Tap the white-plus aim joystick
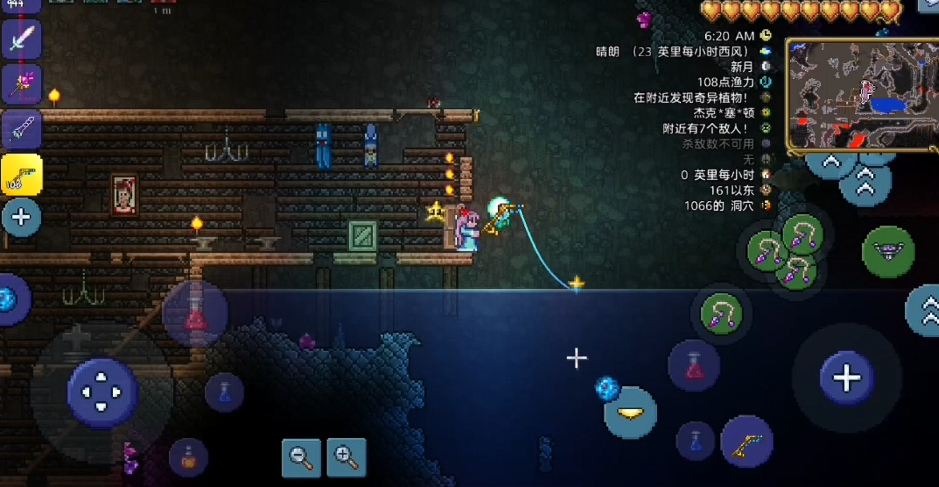This screenshot has width=939, height=487. (847, 377)
